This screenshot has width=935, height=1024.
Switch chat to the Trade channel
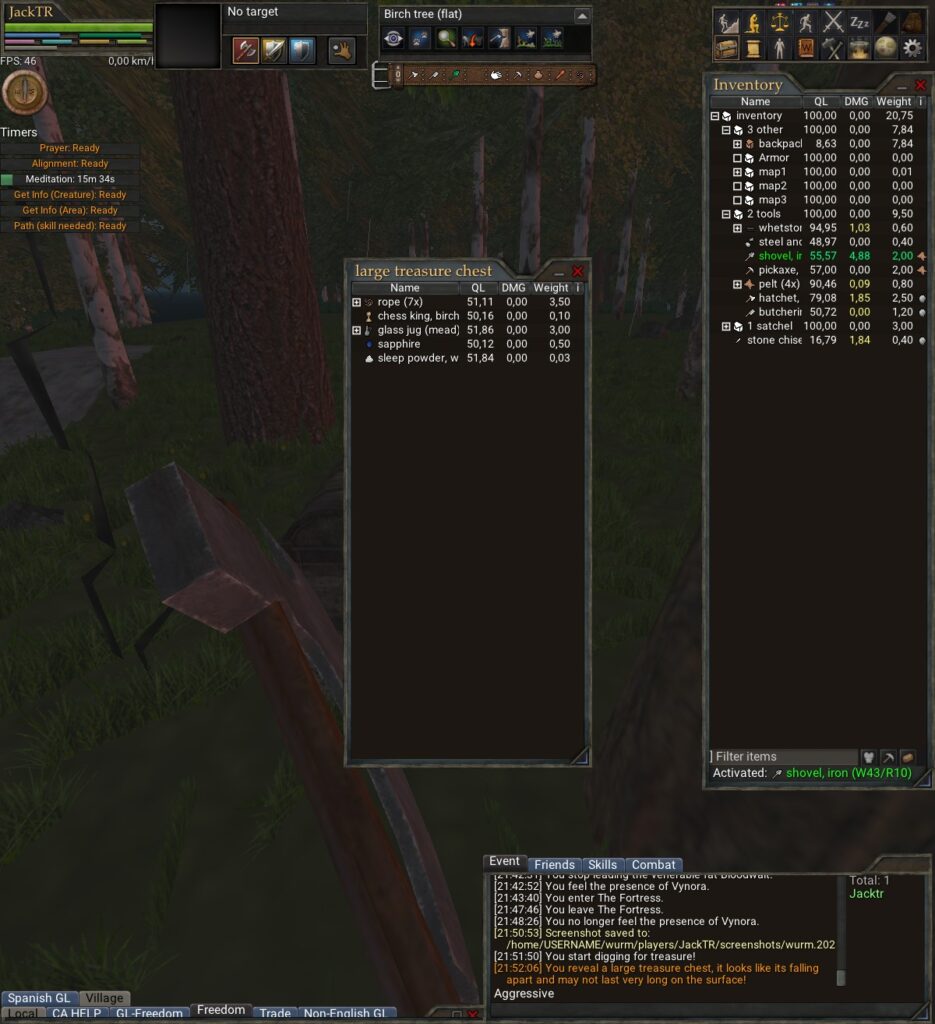coord(275,1013)
